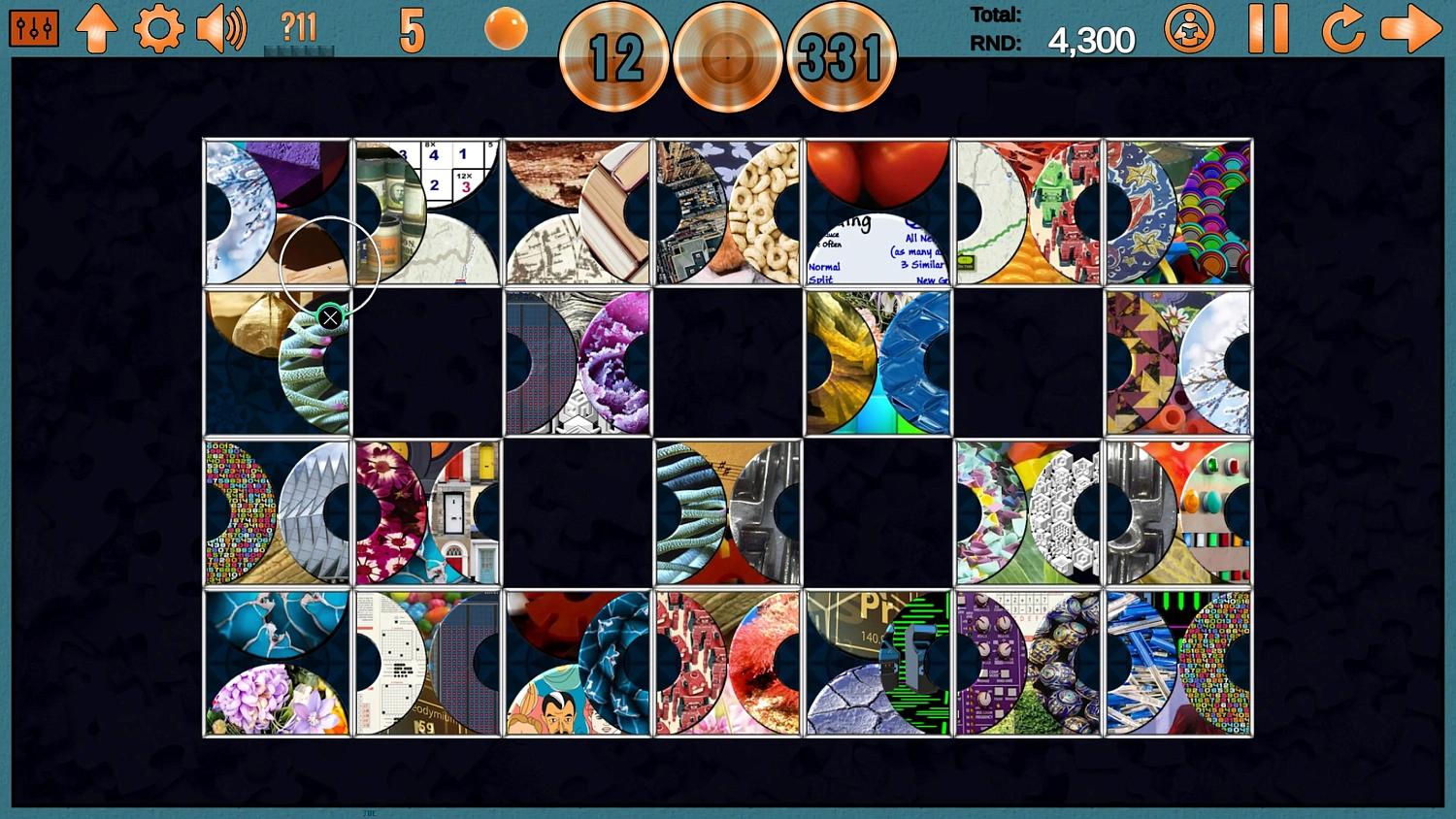
Task: Click the circled piece under the selection ring
Action: 330,260
